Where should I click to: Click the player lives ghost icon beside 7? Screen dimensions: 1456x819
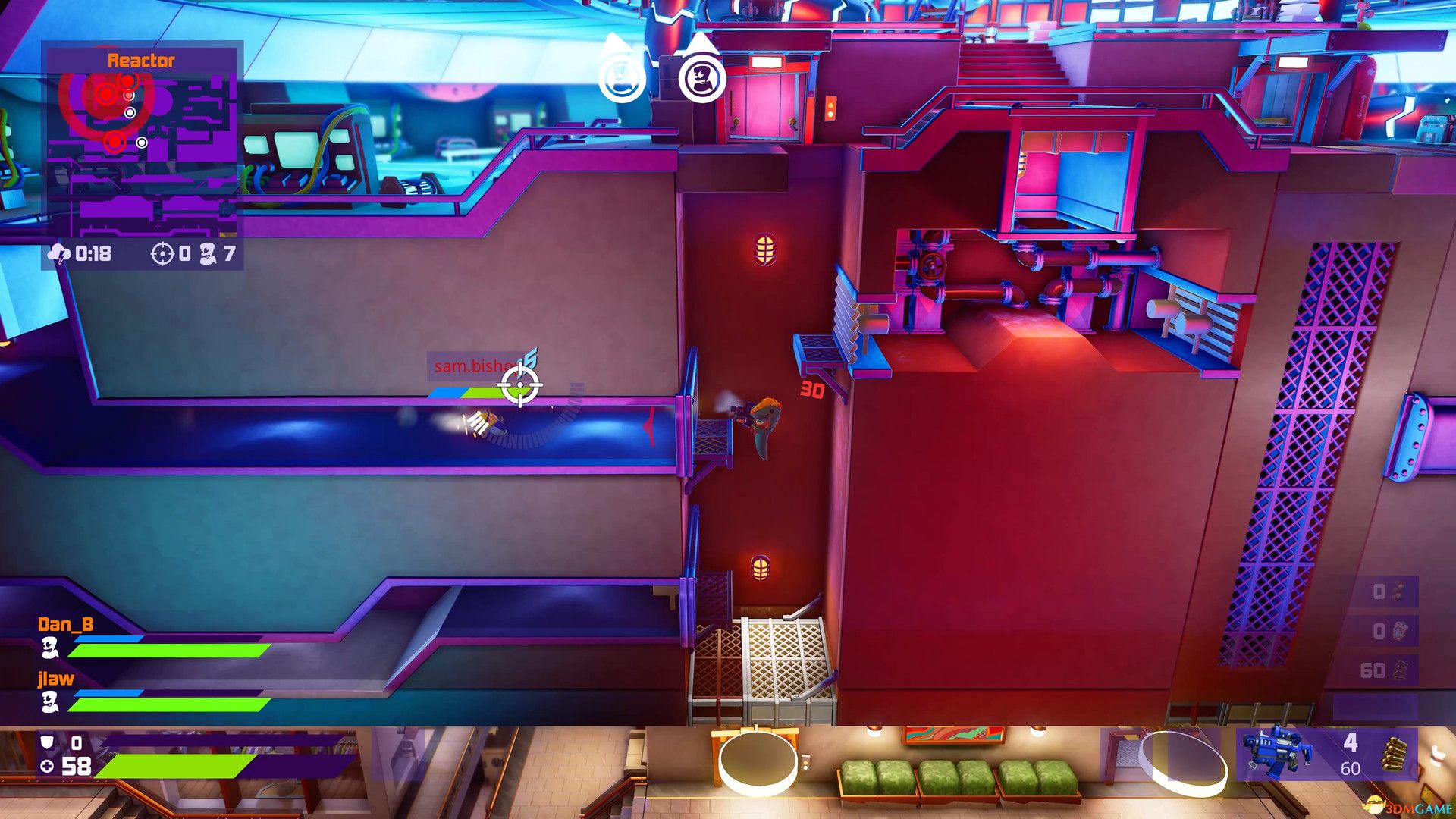[x=208, y=255]
